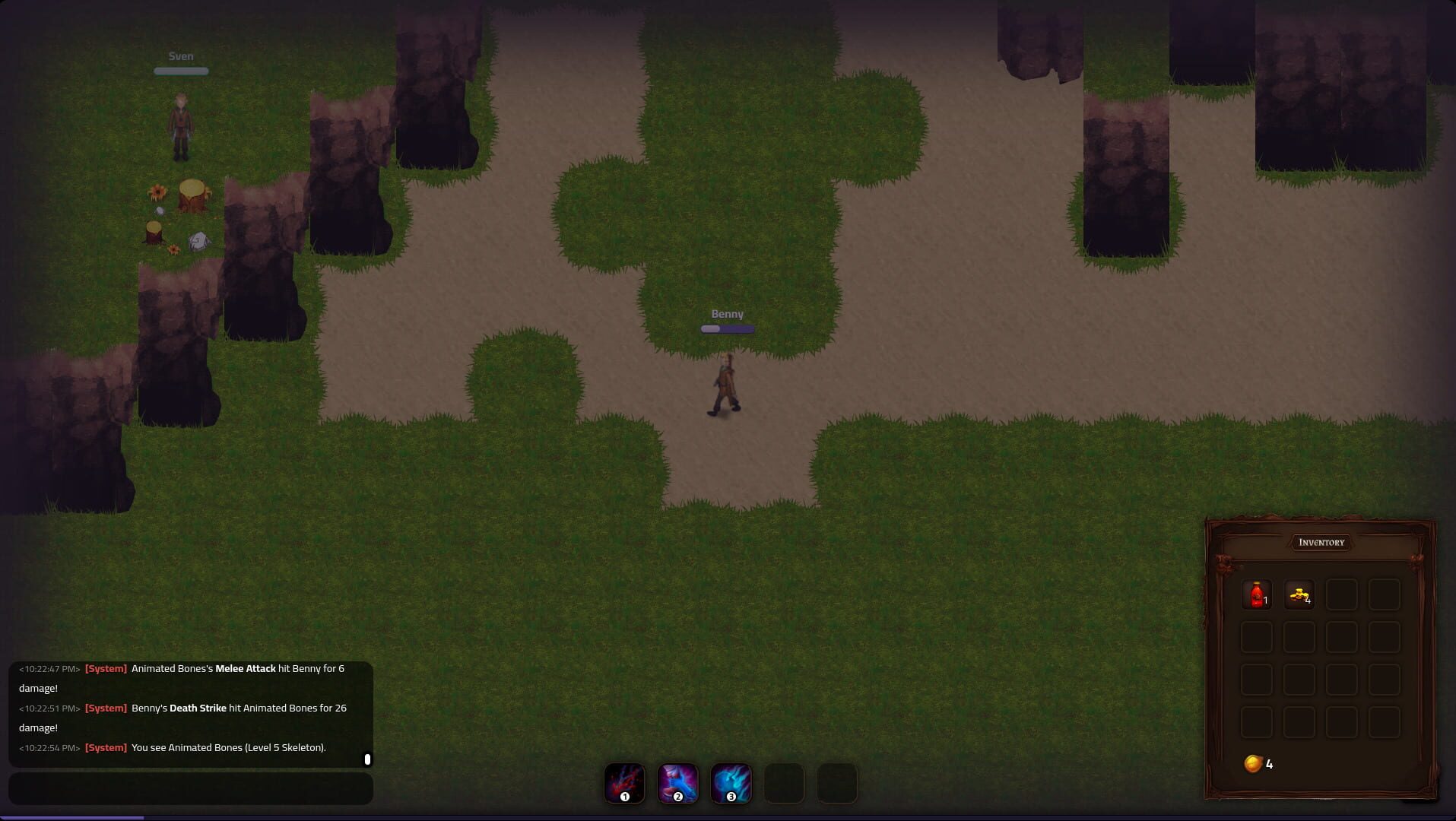Click Benny's health bar above his head
Image resolution: width=1456 pixels, height=821 pixels.
pos(726,328)
